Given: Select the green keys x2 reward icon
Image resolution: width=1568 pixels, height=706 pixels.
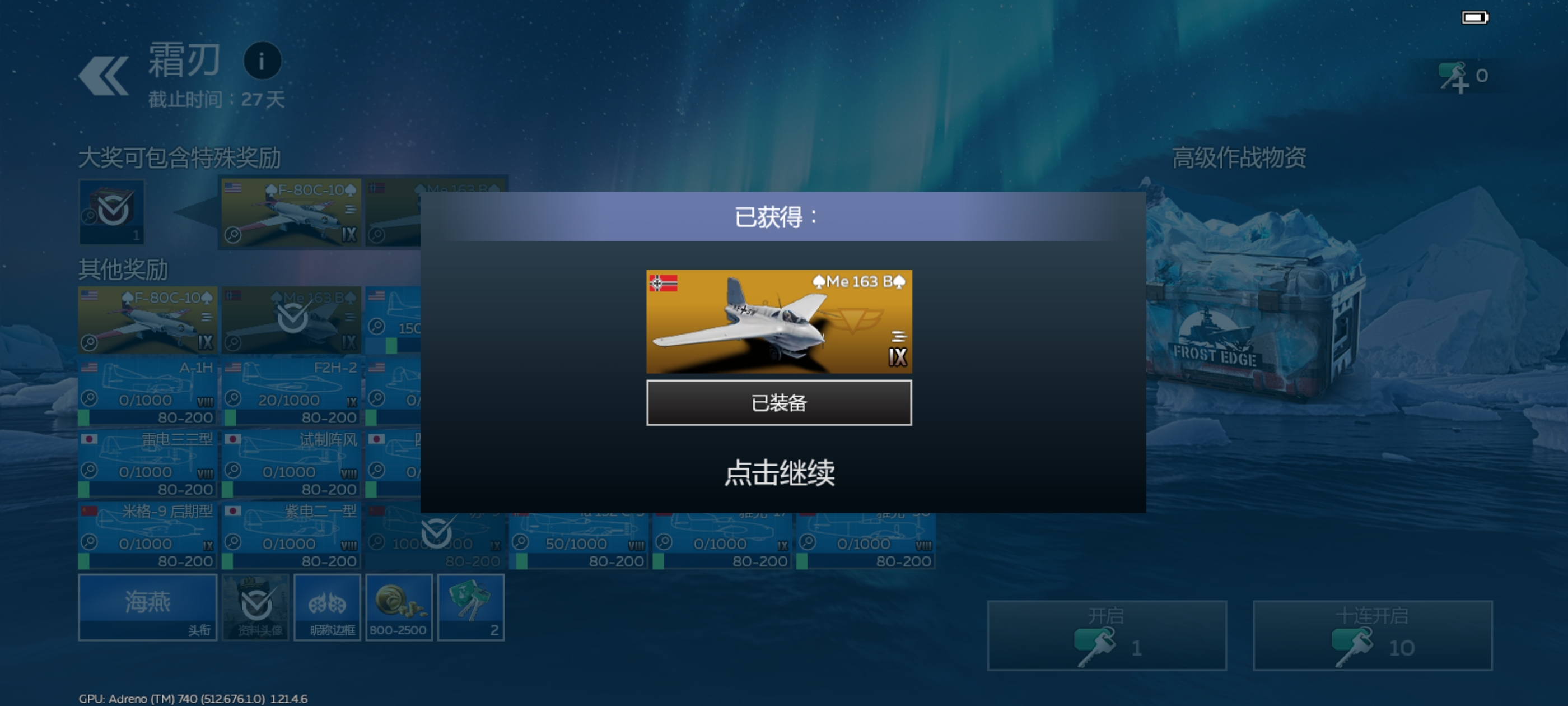Looking at the screenshot, I should tap(470, 607).
